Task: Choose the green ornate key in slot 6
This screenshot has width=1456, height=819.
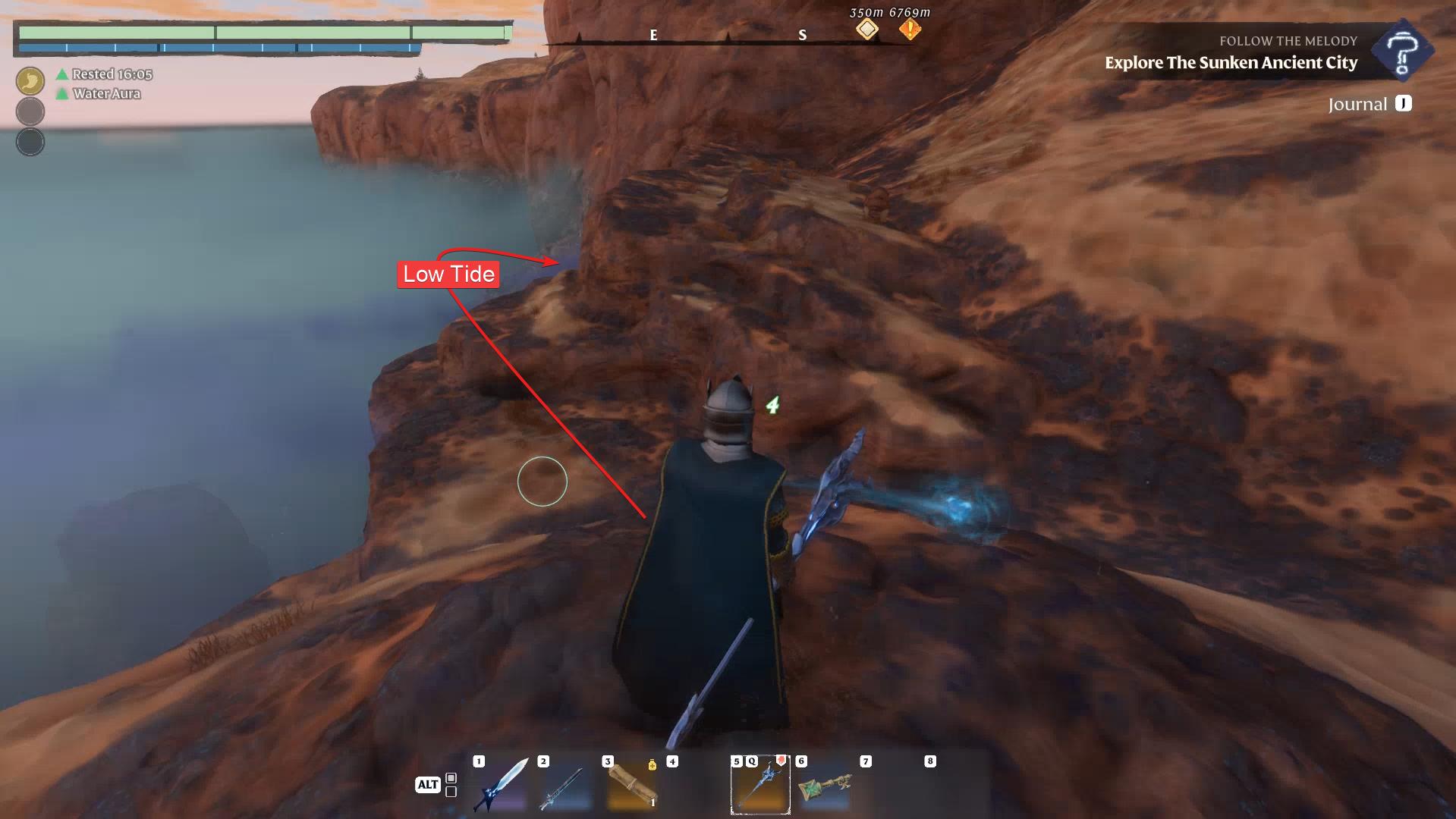Action: click(x=824, y=787)
